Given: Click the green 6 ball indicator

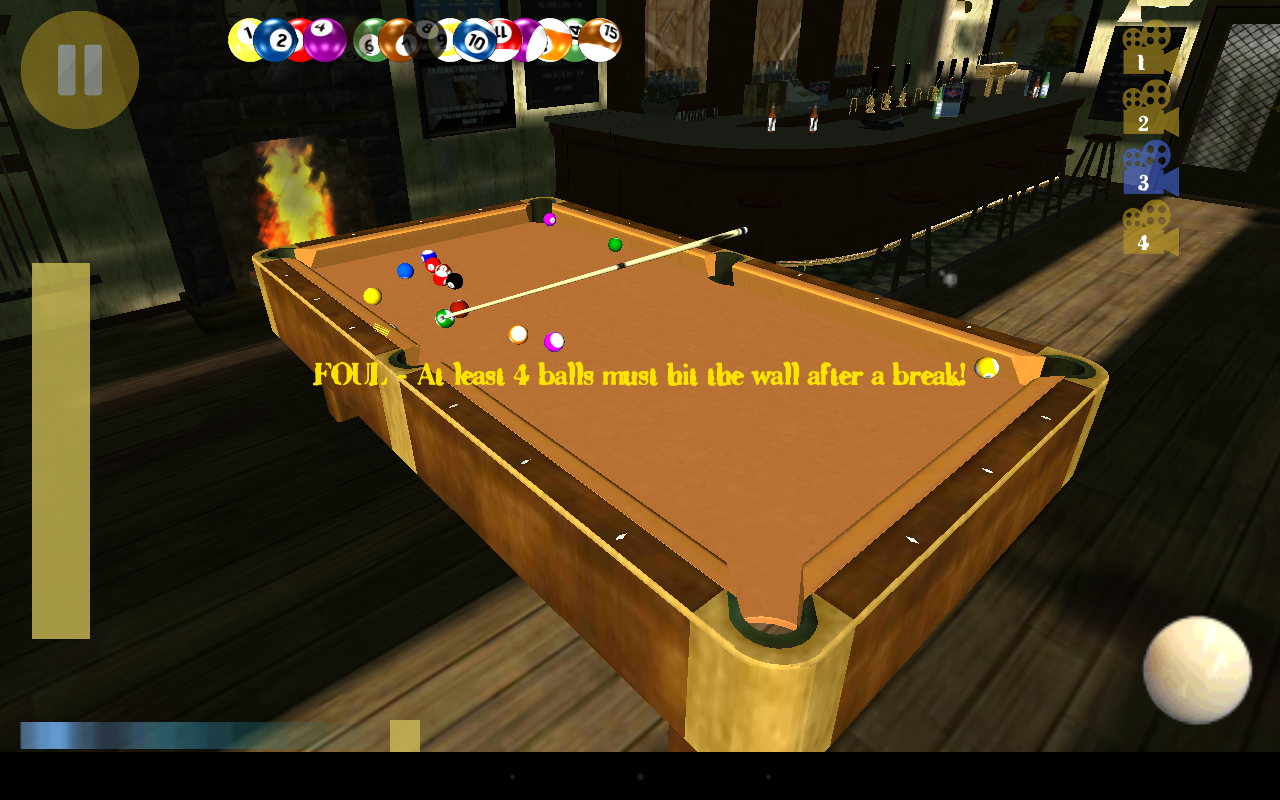Looking at the screenshot, I should (367, 40).
